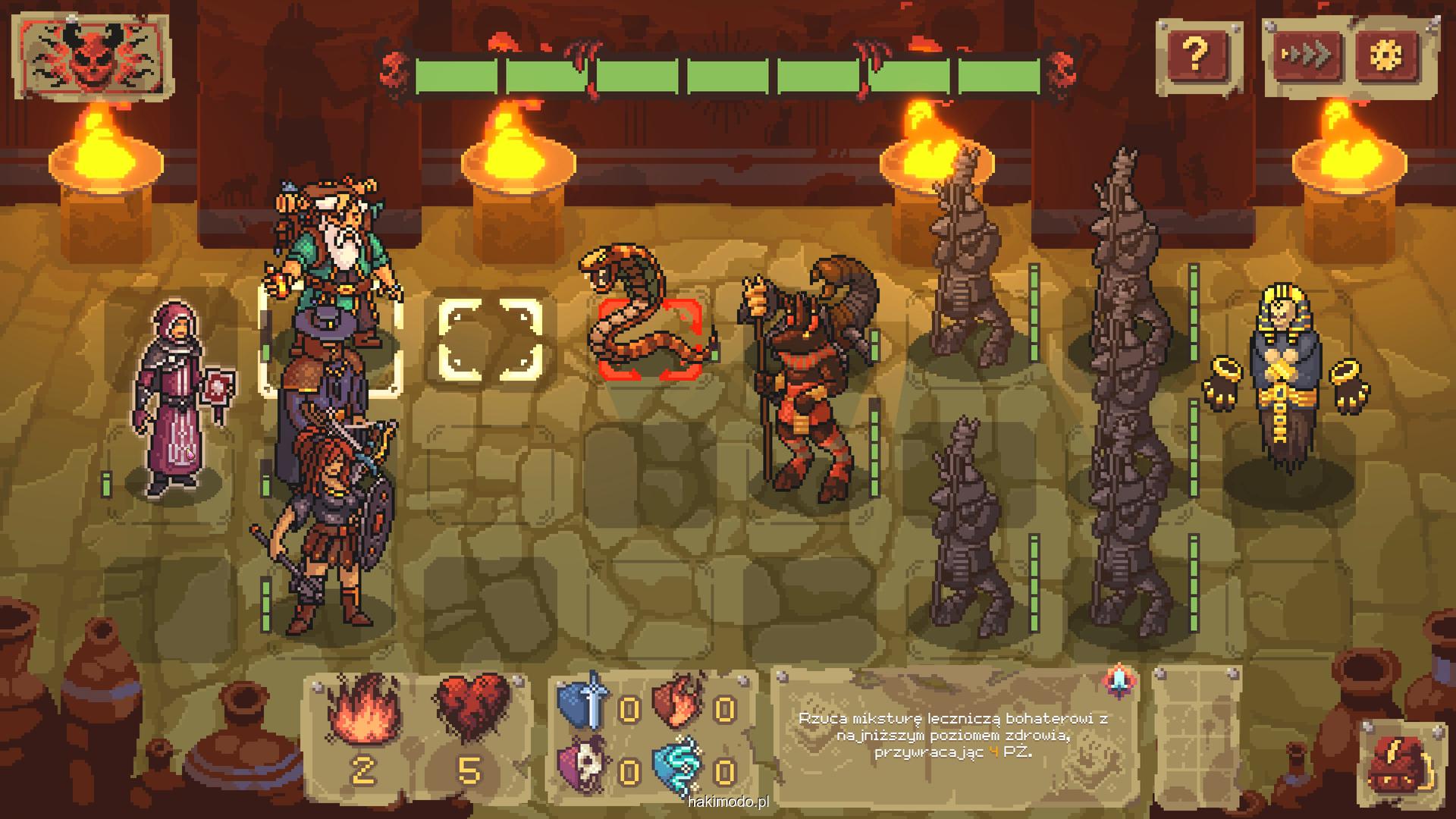
Task: Target the cobra in the red-bracketed tile
Action: click(649, 337)
